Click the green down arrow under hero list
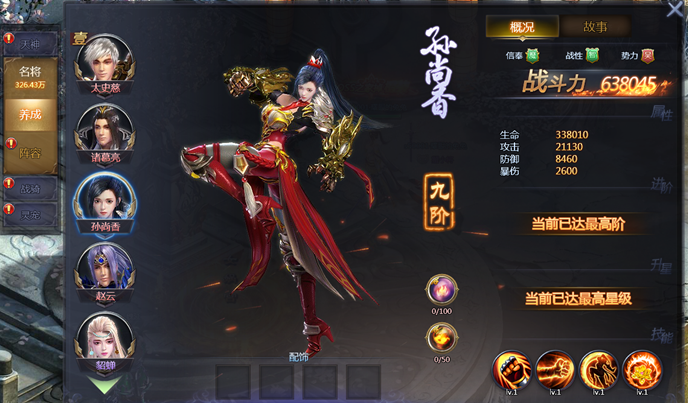The width and height of the screenshot is (688, 403). click(x=105, y=383)
